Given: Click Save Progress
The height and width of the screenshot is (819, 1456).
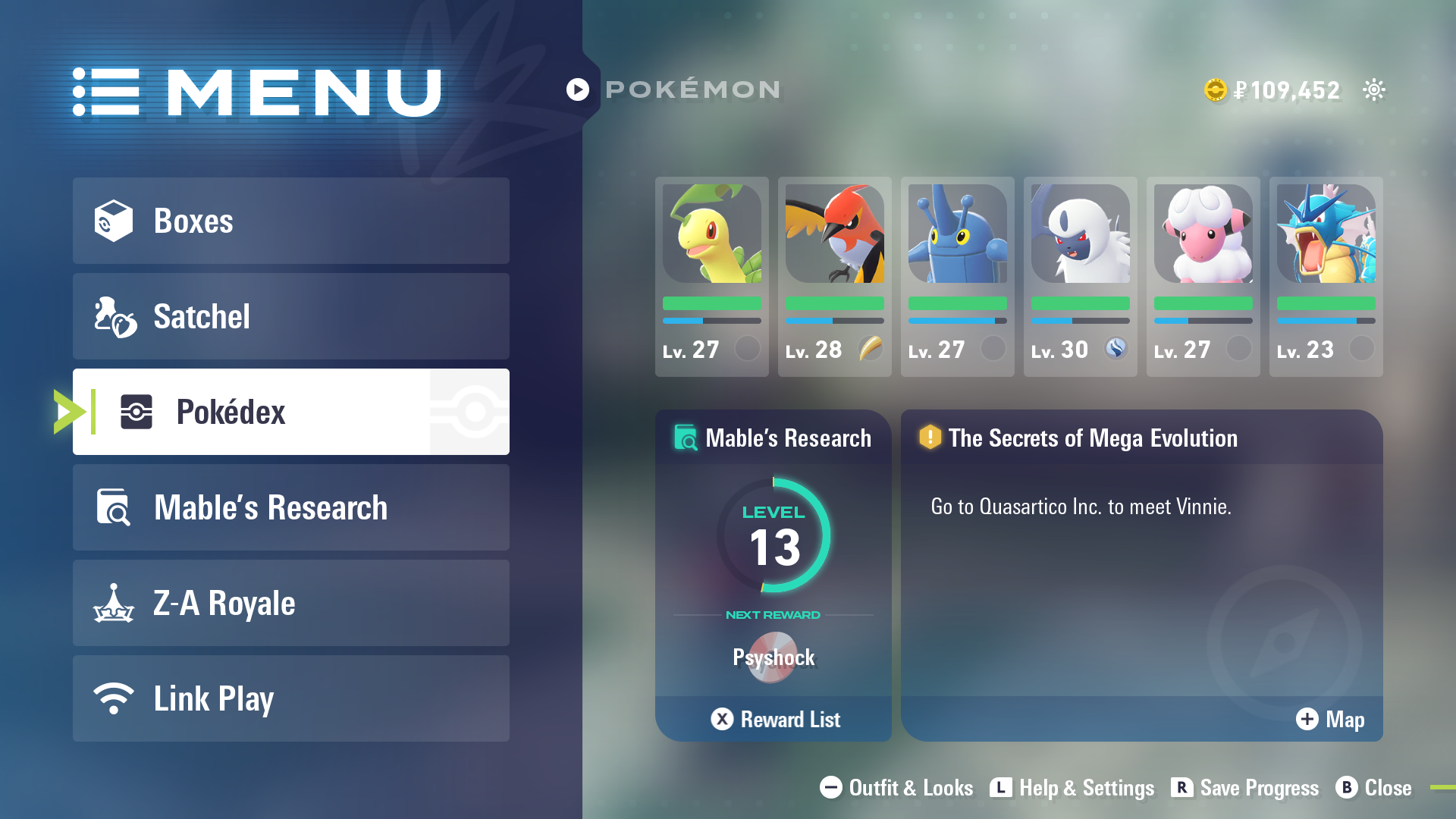Looking at the screenshot, I should point(1245,788).
